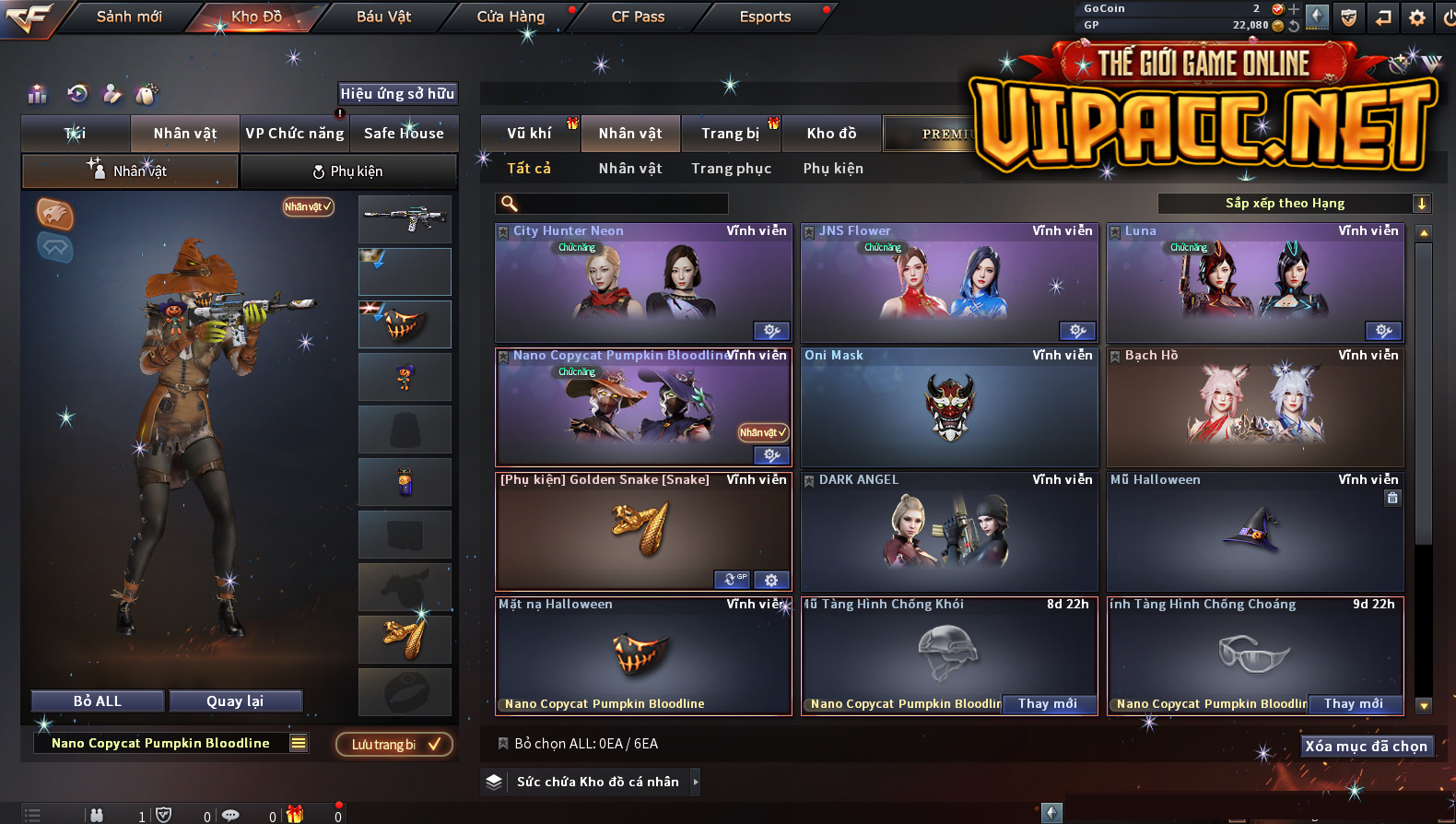
Task: Open the Vũ khí inventory tab
Action: (529, 134)
